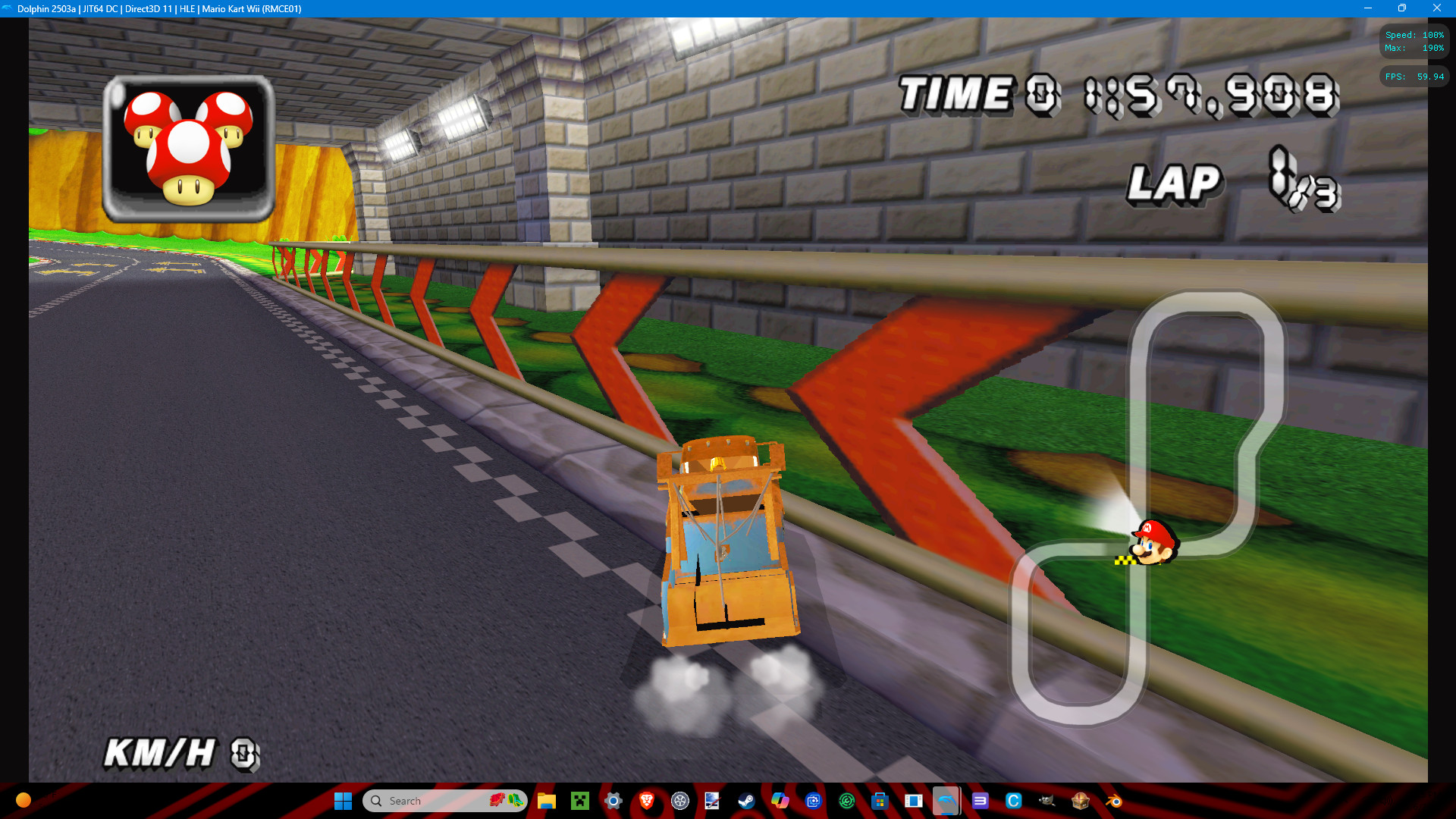
Task: Open Microsoft Copilot from the taskbar
Action: (780, 801)
